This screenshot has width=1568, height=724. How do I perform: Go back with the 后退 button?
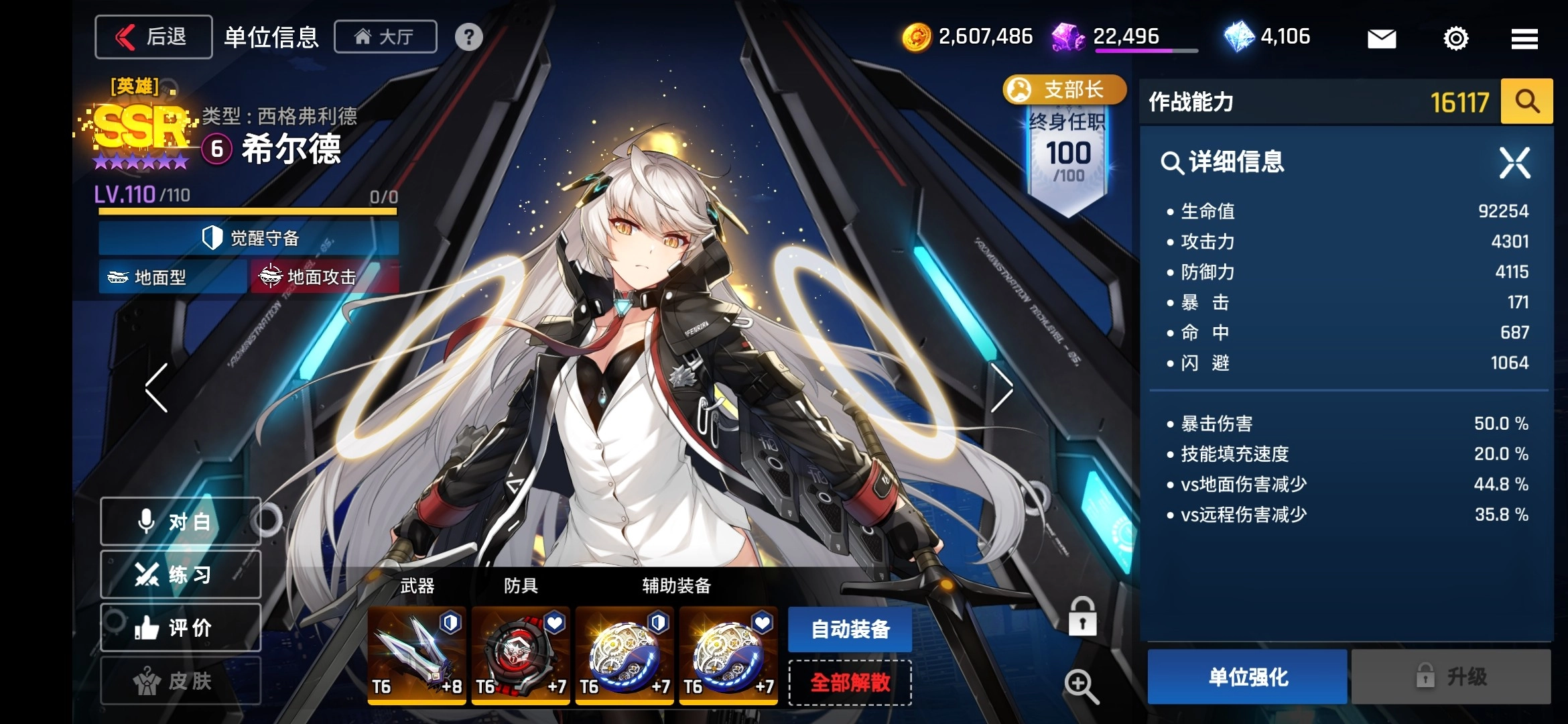click(x=153, y=37)
